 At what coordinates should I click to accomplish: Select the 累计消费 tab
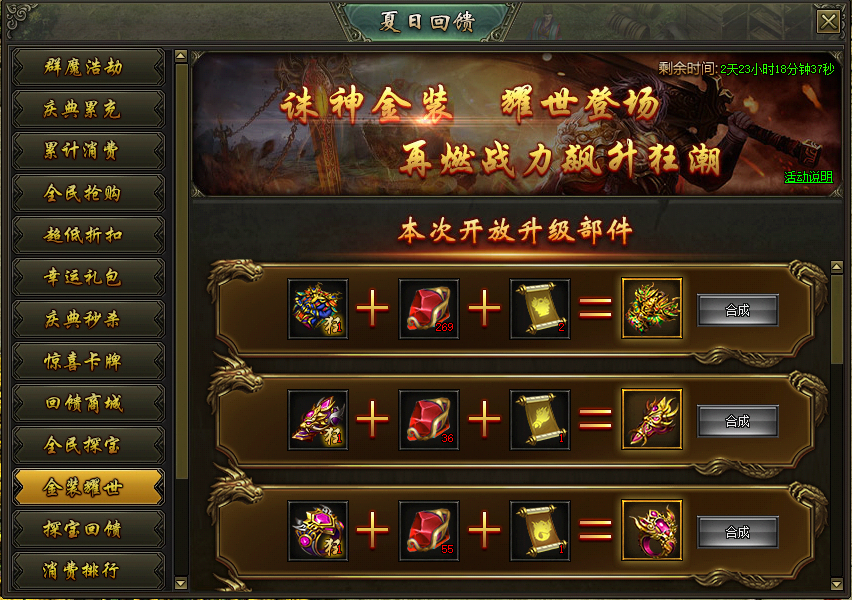pos(88,151)
